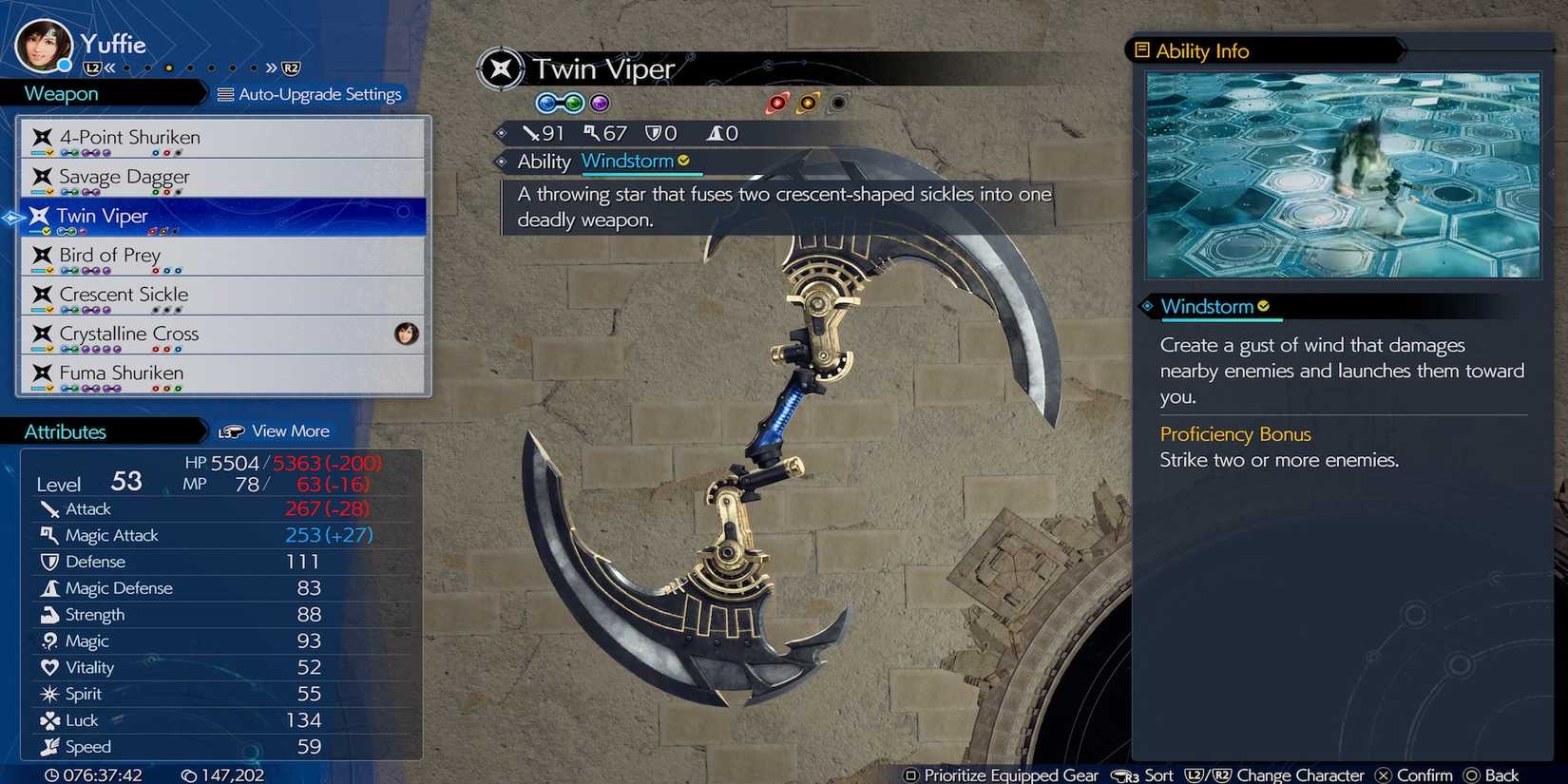
Task: Click the Defense shield stat icon
Action: pyautogui.click(x=49, y=562)
